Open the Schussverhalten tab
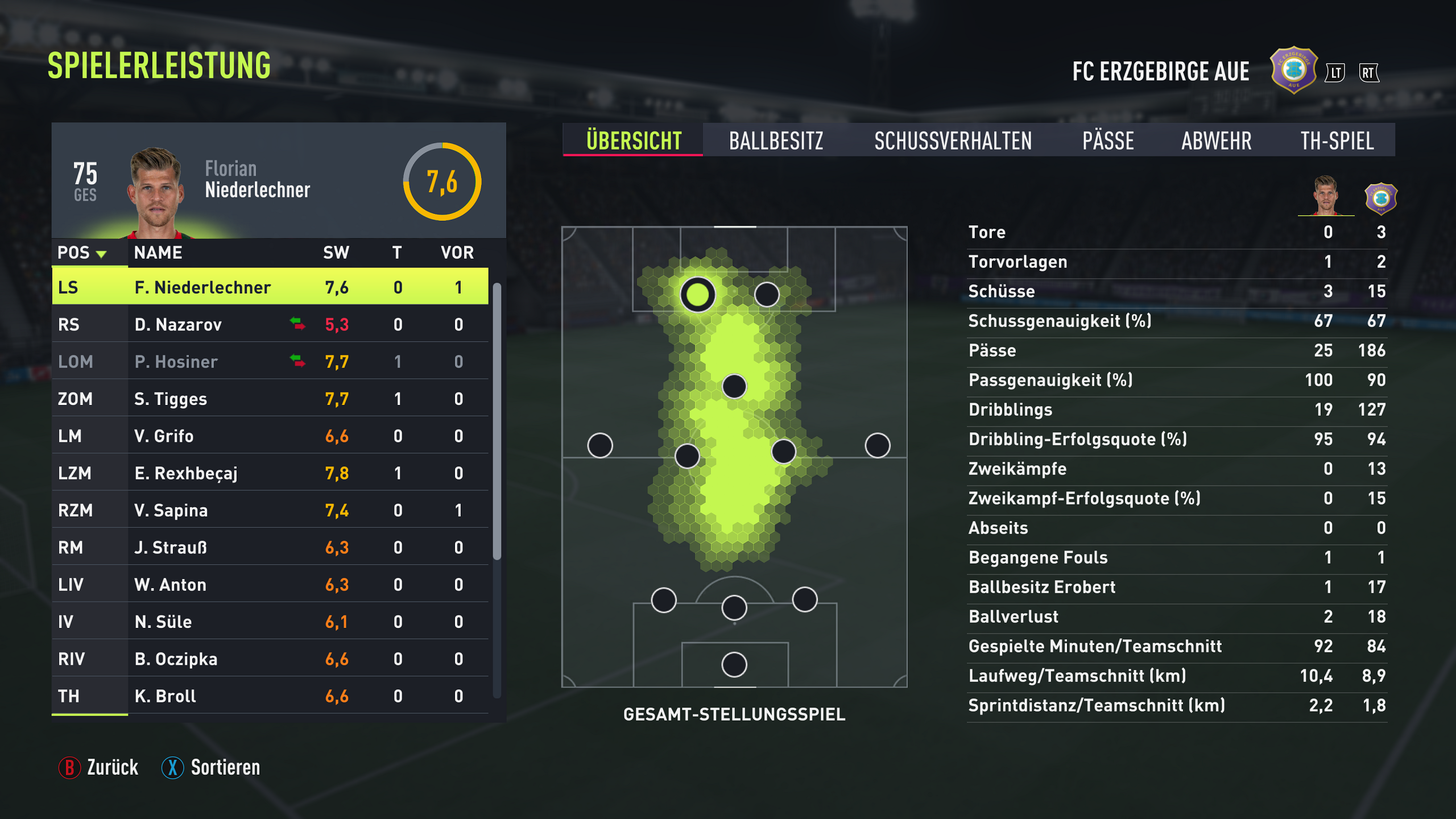Screen dimensions: 1456x819 [953, 140]
